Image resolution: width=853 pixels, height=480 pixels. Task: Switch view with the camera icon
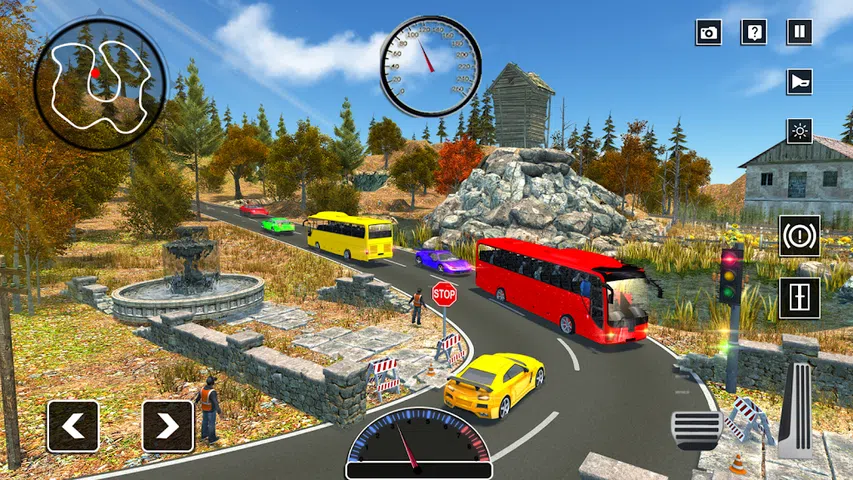(x=708, y=32)
